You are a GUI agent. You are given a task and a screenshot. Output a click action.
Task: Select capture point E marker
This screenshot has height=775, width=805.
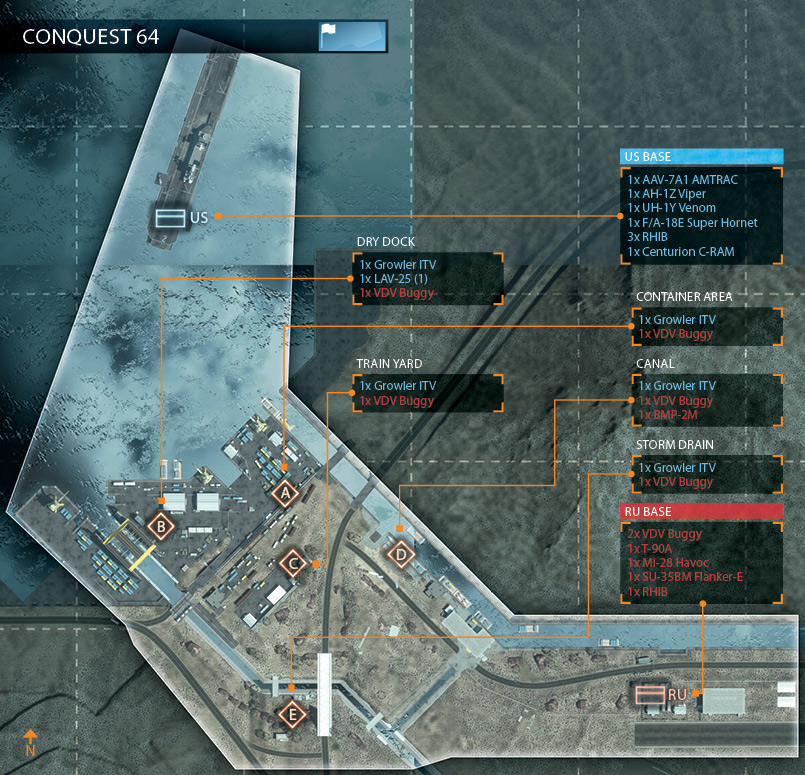tap(292, 714)
